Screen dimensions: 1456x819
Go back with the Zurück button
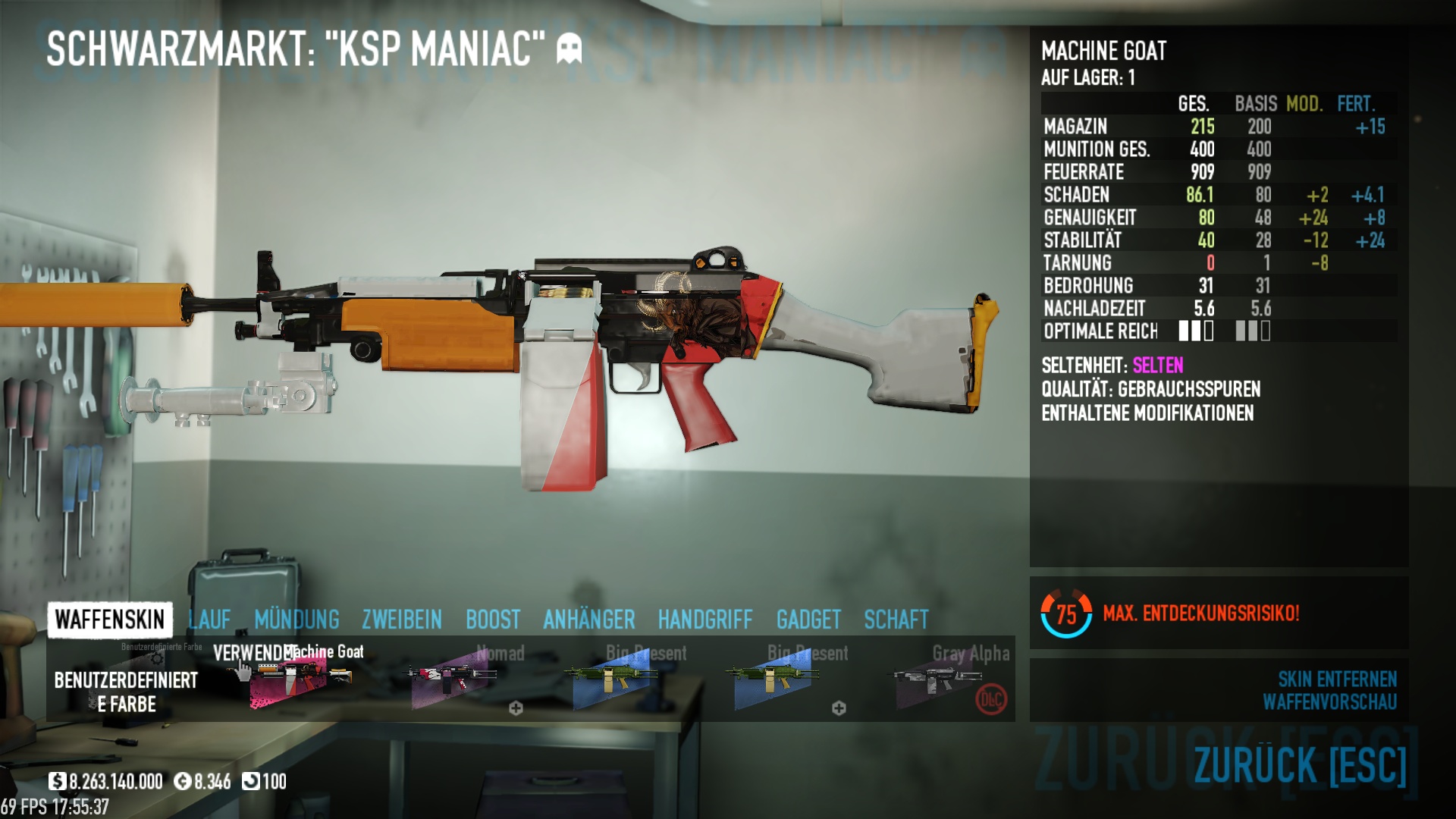[1300, 764]
